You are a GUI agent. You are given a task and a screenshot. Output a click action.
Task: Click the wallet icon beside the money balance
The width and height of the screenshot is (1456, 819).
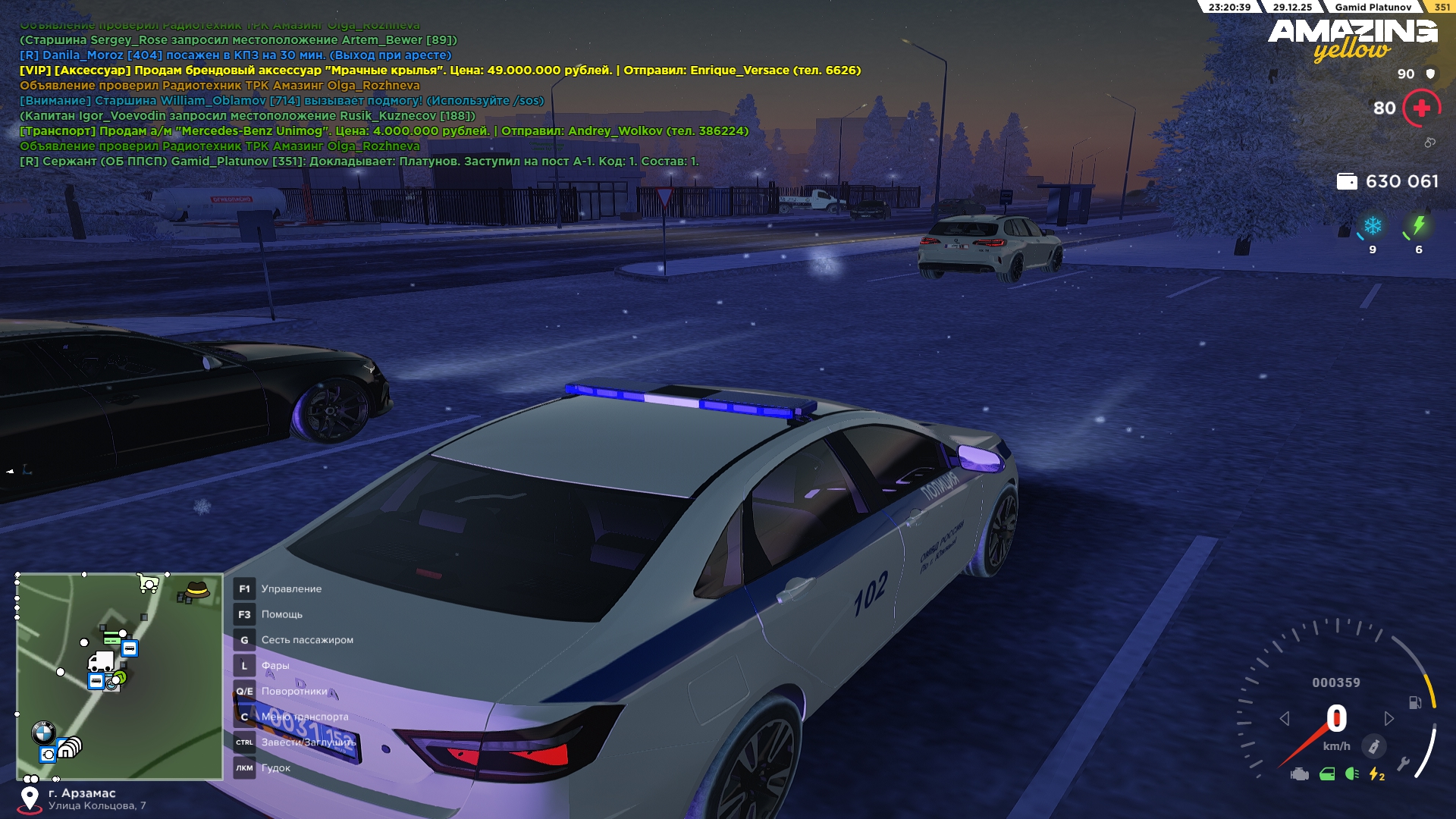[x=1347, y=181]
